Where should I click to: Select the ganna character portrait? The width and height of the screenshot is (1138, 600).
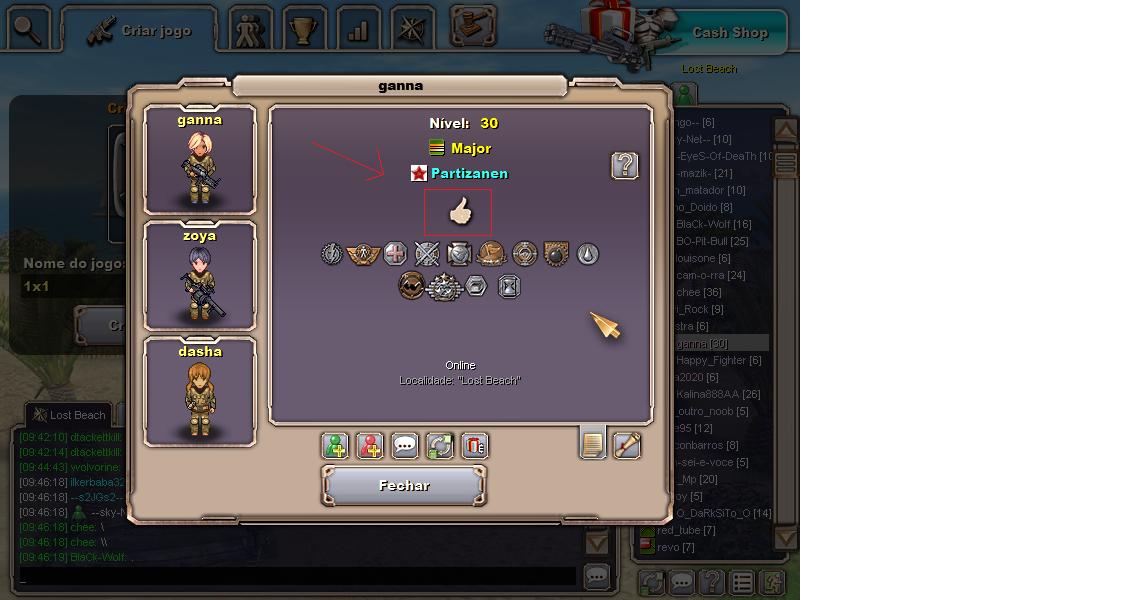(x=200, y=160)
